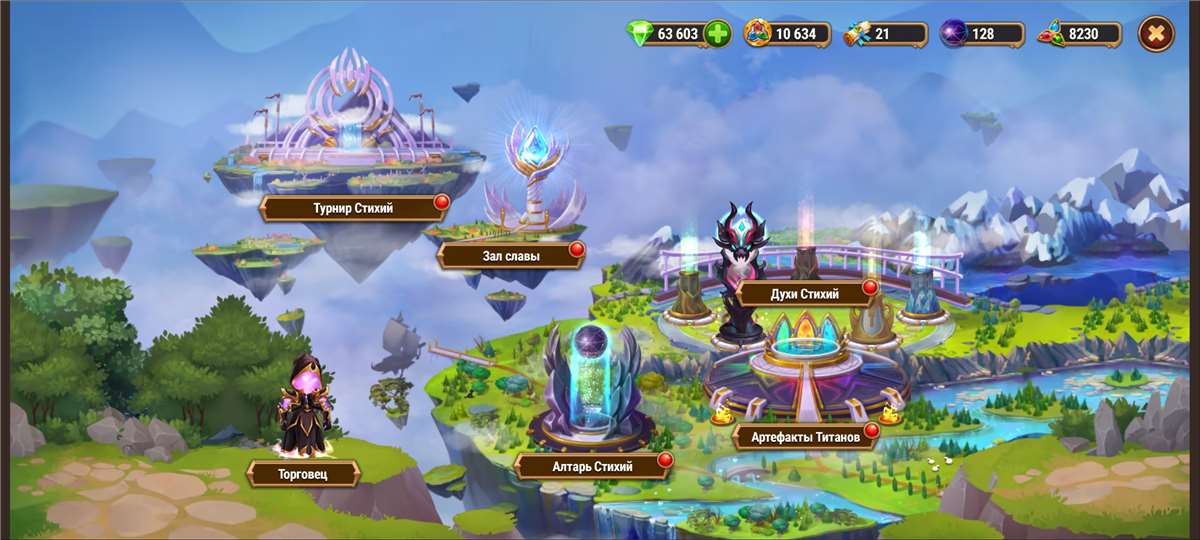
Task: Add emeralds with the green plus button
Action: [x=717, y=34]
